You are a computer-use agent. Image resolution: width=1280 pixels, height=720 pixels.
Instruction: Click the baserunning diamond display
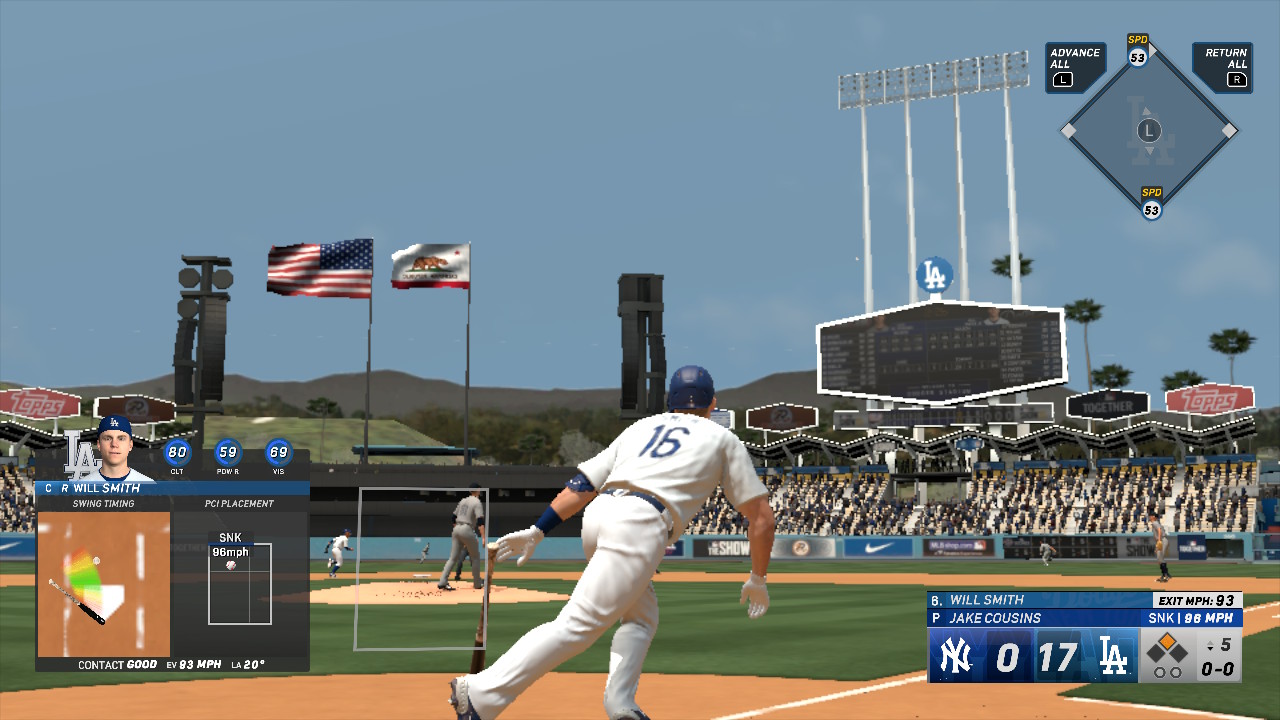1149,130
